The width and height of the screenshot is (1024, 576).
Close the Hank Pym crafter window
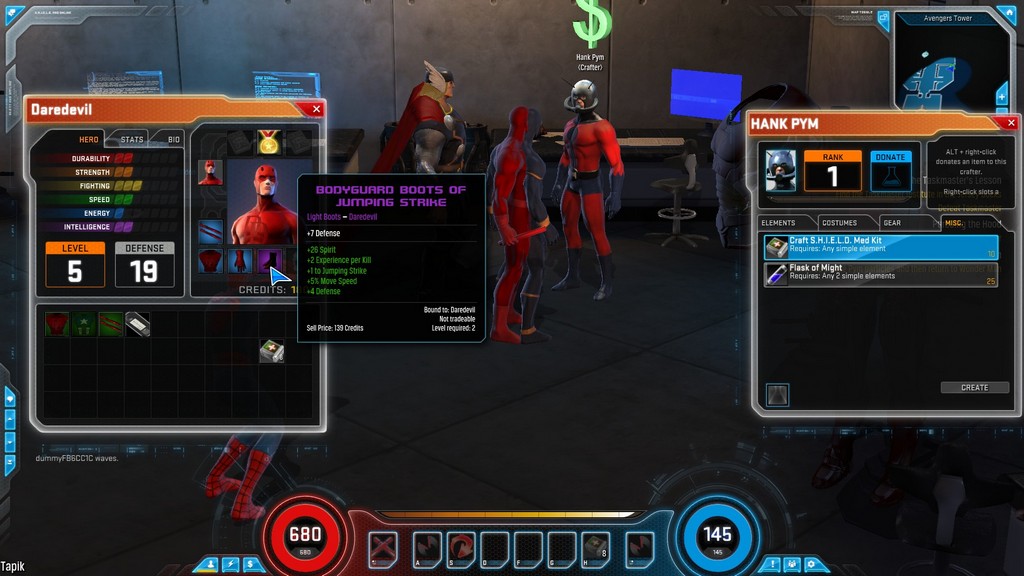coord(1009,123)
